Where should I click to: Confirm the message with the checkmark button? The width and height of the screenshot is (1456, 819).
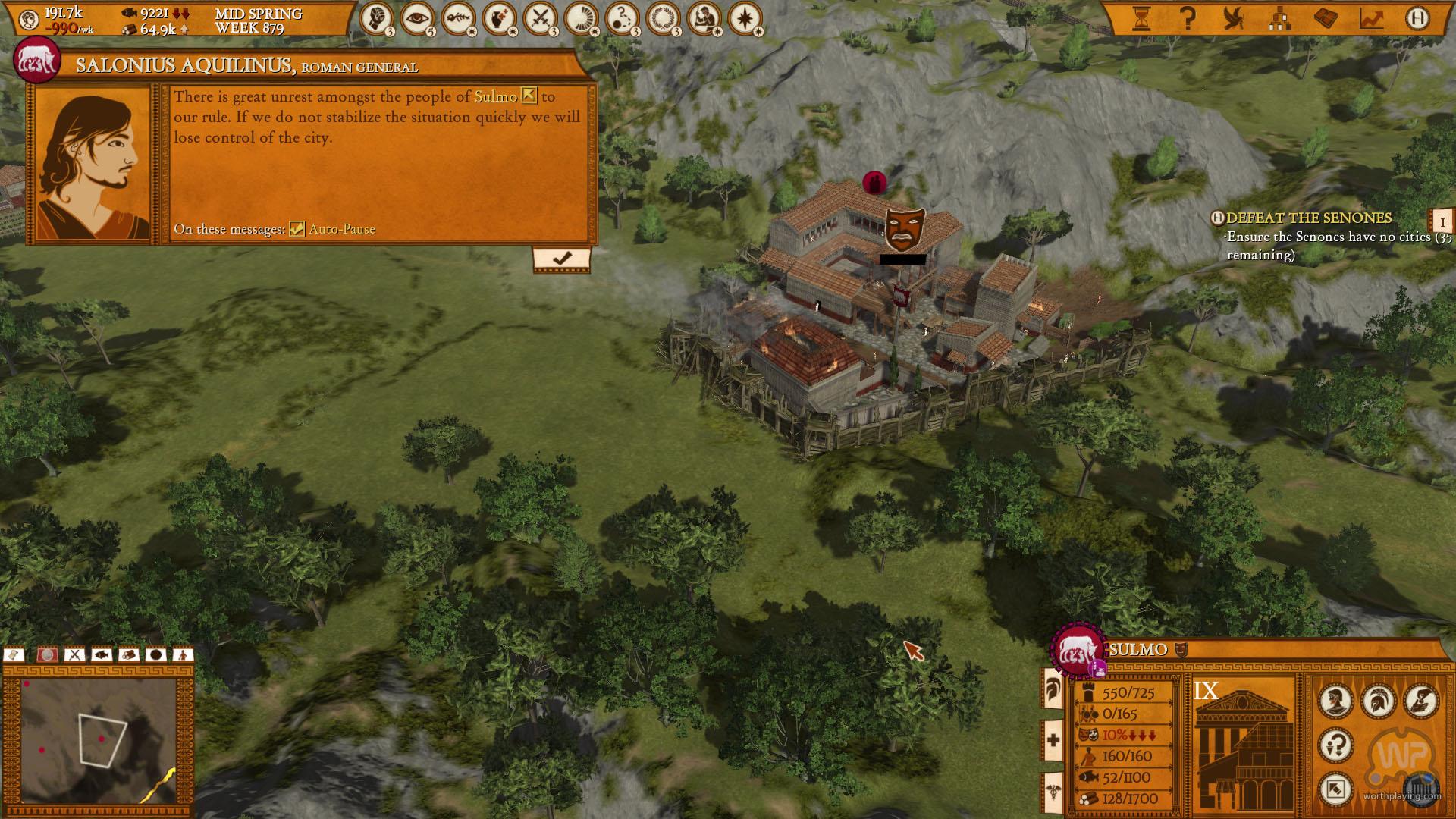(x=561, y=259)
